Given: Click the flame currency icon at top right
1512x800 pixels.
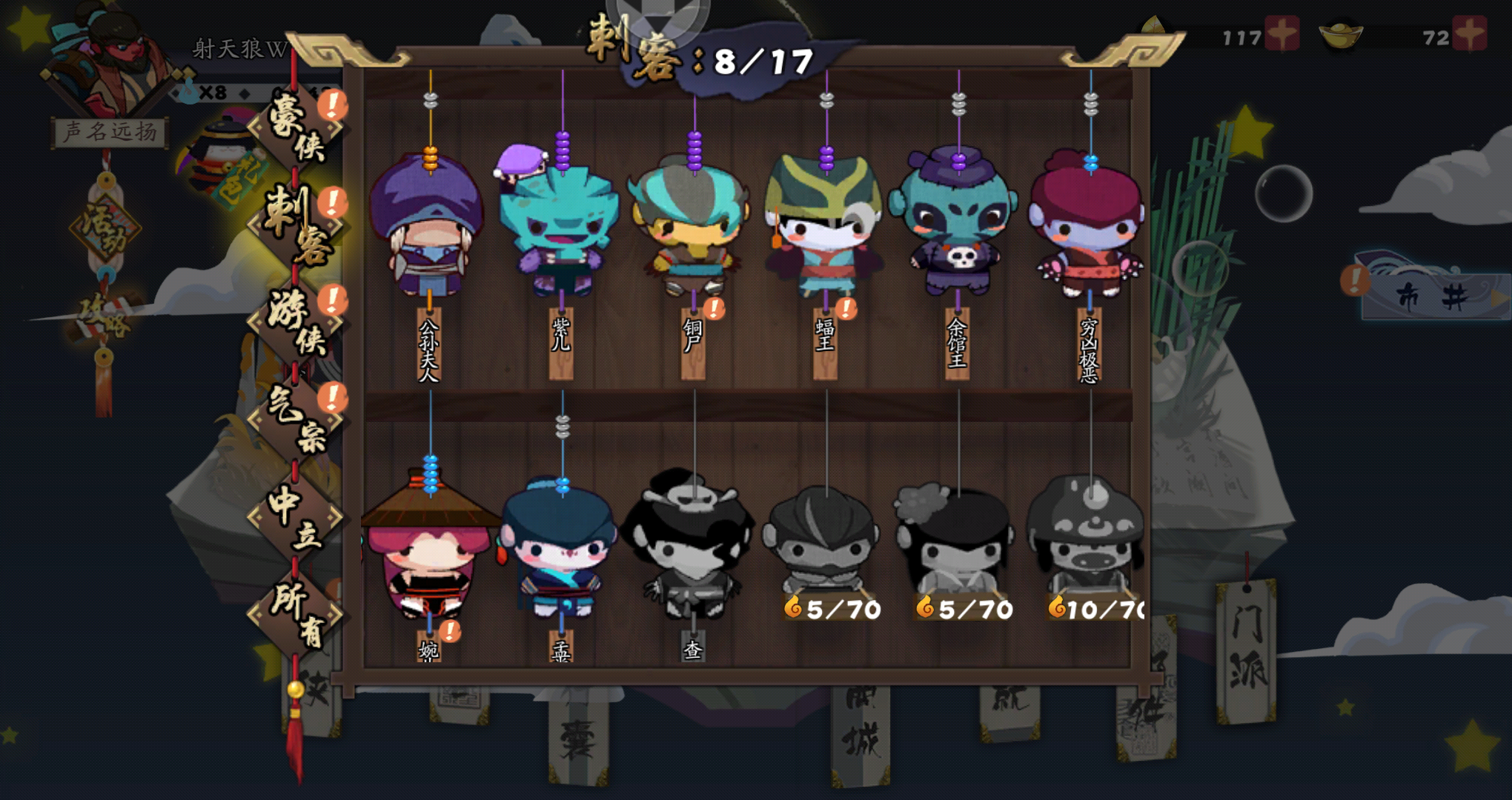Looking at the screenshot, I should click(x=1153, y=24).
